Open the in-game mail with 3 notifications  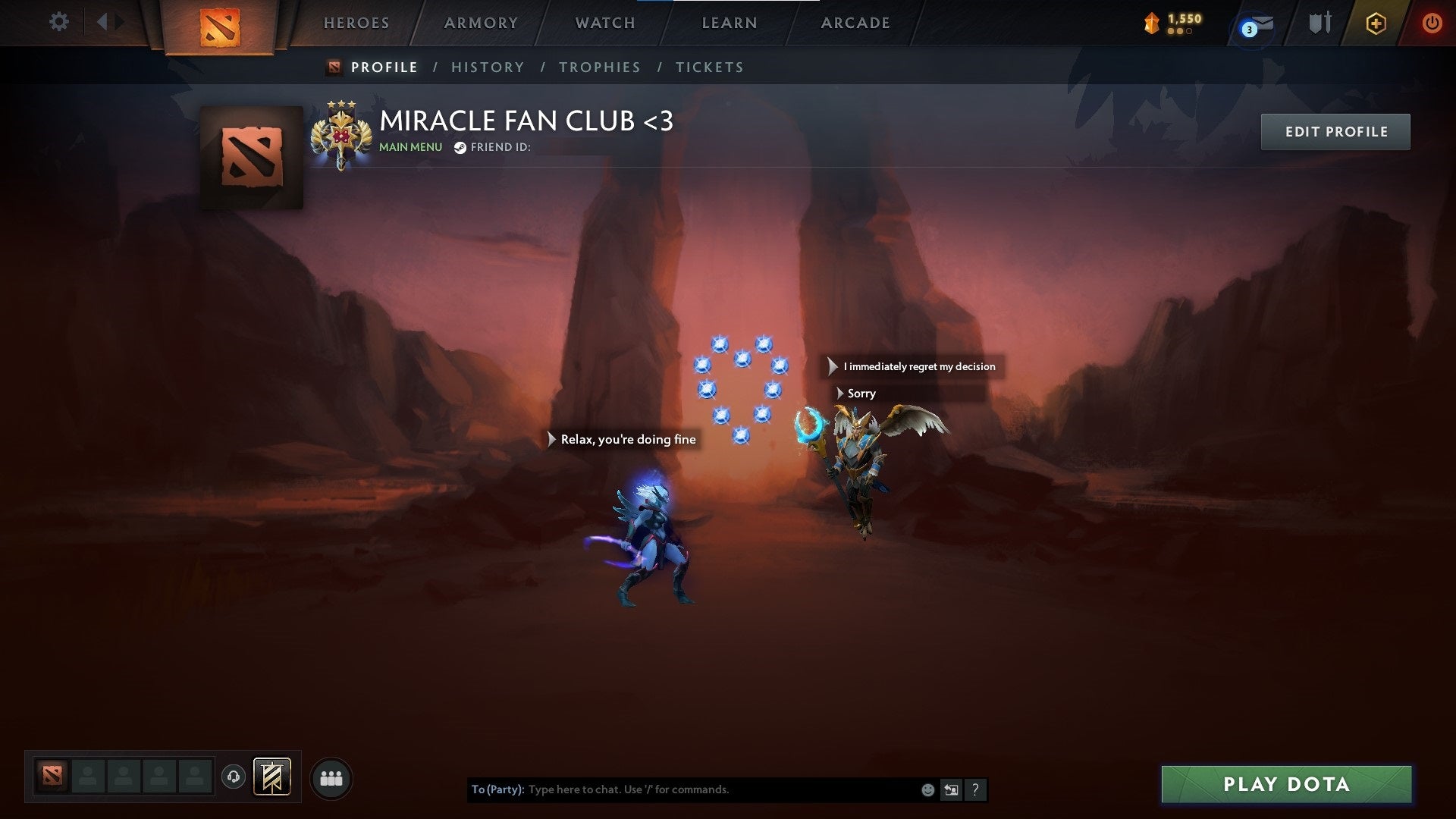tap(1255, 24)
